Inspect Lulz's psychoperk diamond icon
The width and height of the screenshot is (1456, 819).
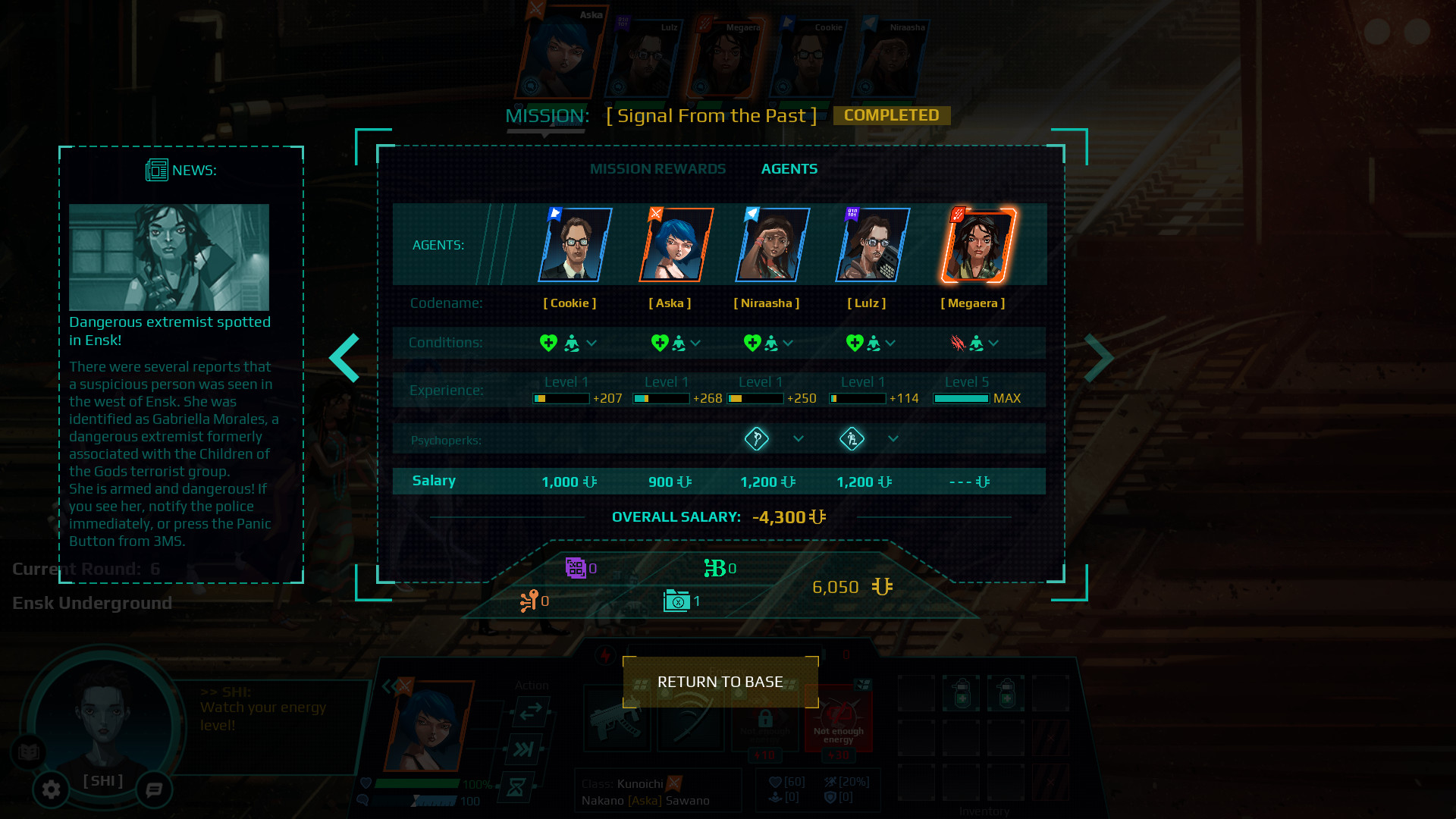(x=852, y=438)
